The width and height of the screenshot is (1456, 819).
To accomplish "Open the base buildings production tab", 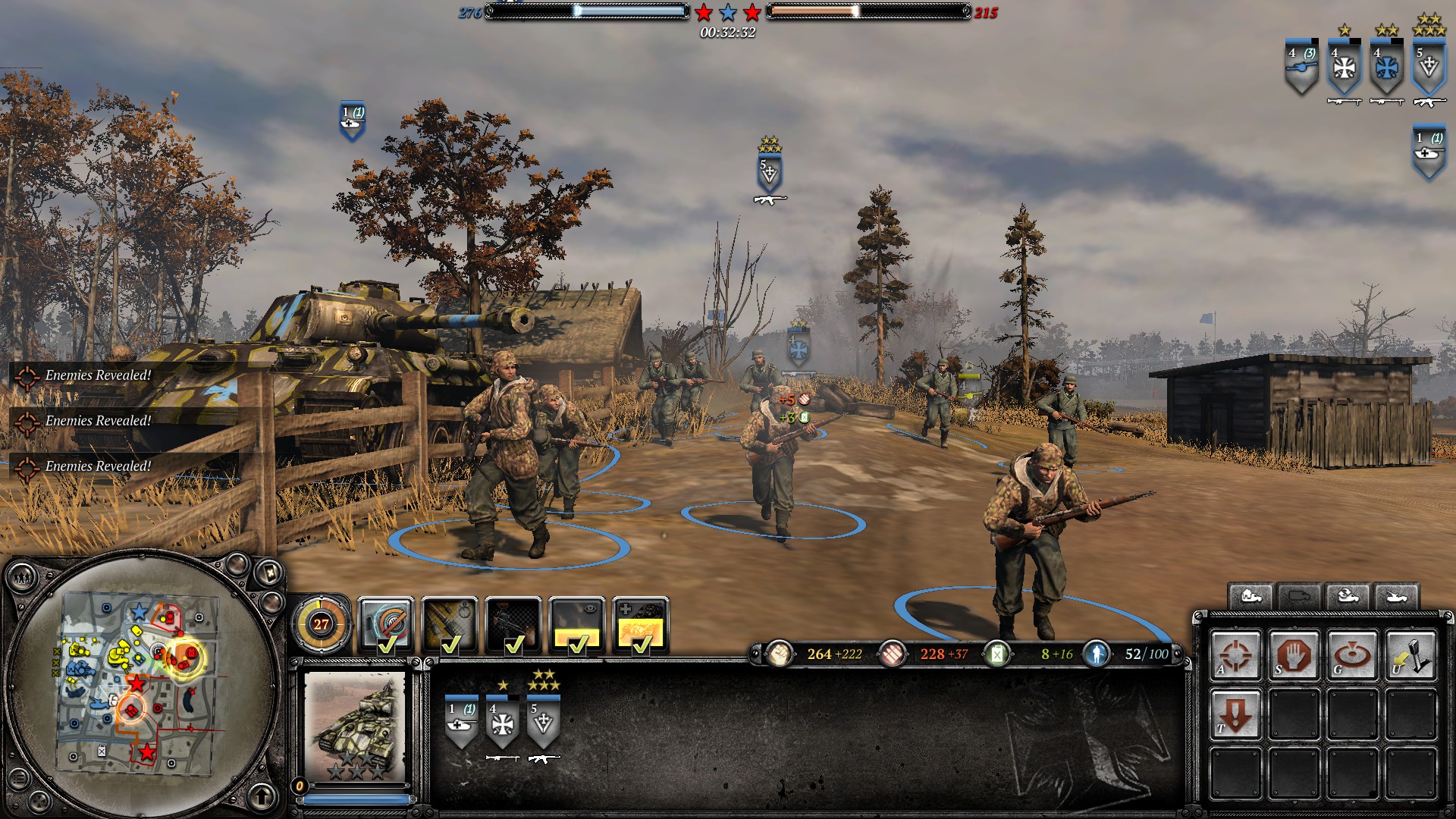I will coord(1250,597).
